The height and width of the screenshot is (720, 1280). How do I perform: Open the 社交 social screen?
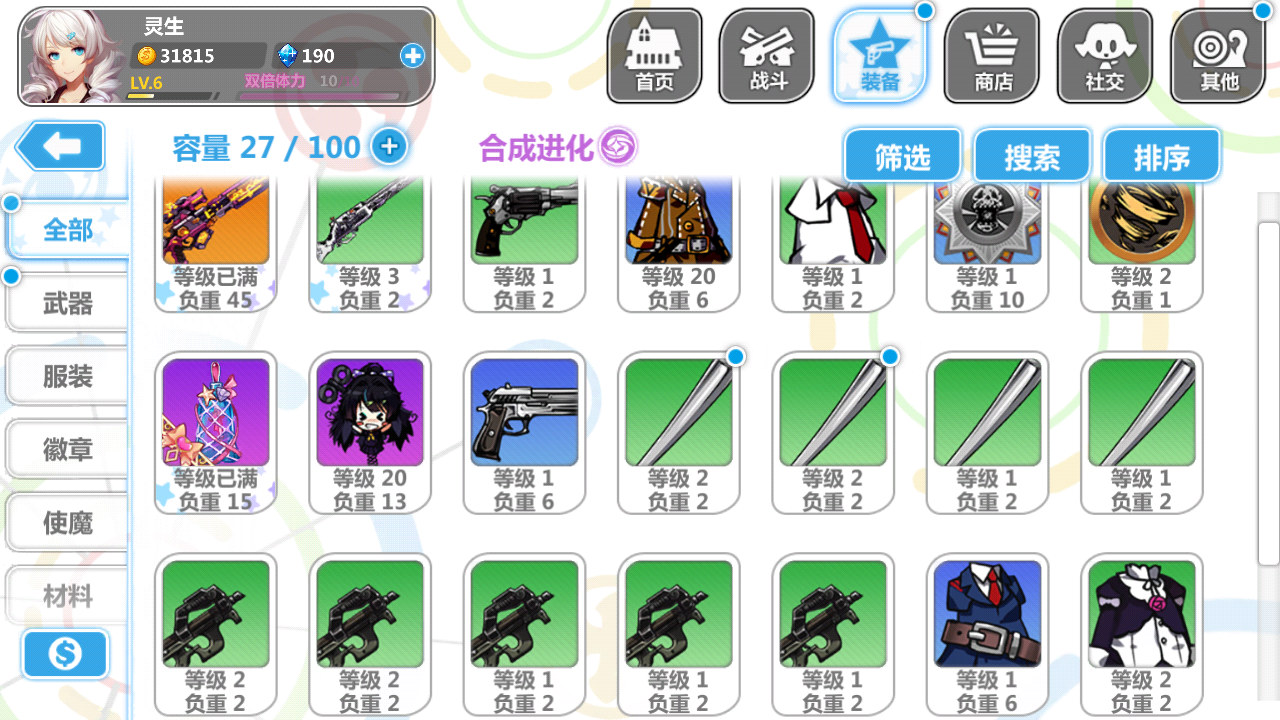coord(1104,55)
